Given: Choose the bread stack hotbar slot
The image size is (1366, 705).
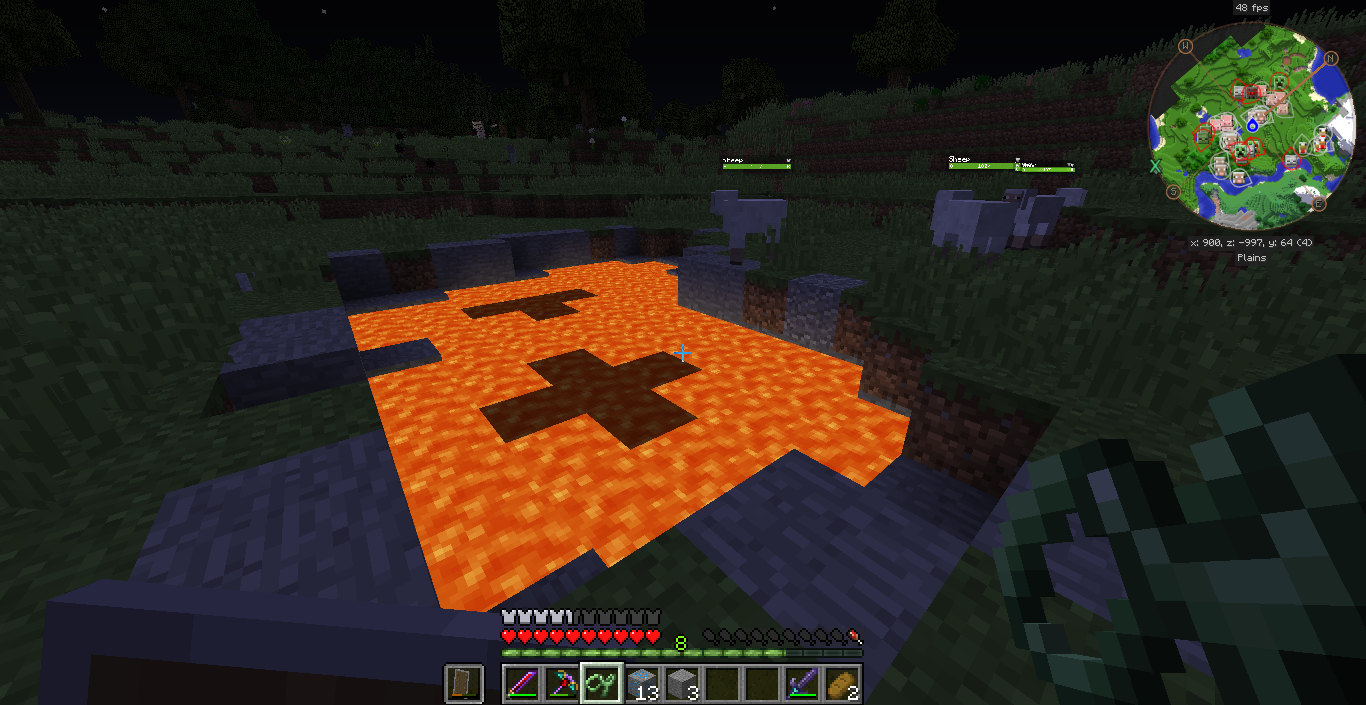Looking at the screenshot, I should (x=842, y=684).
